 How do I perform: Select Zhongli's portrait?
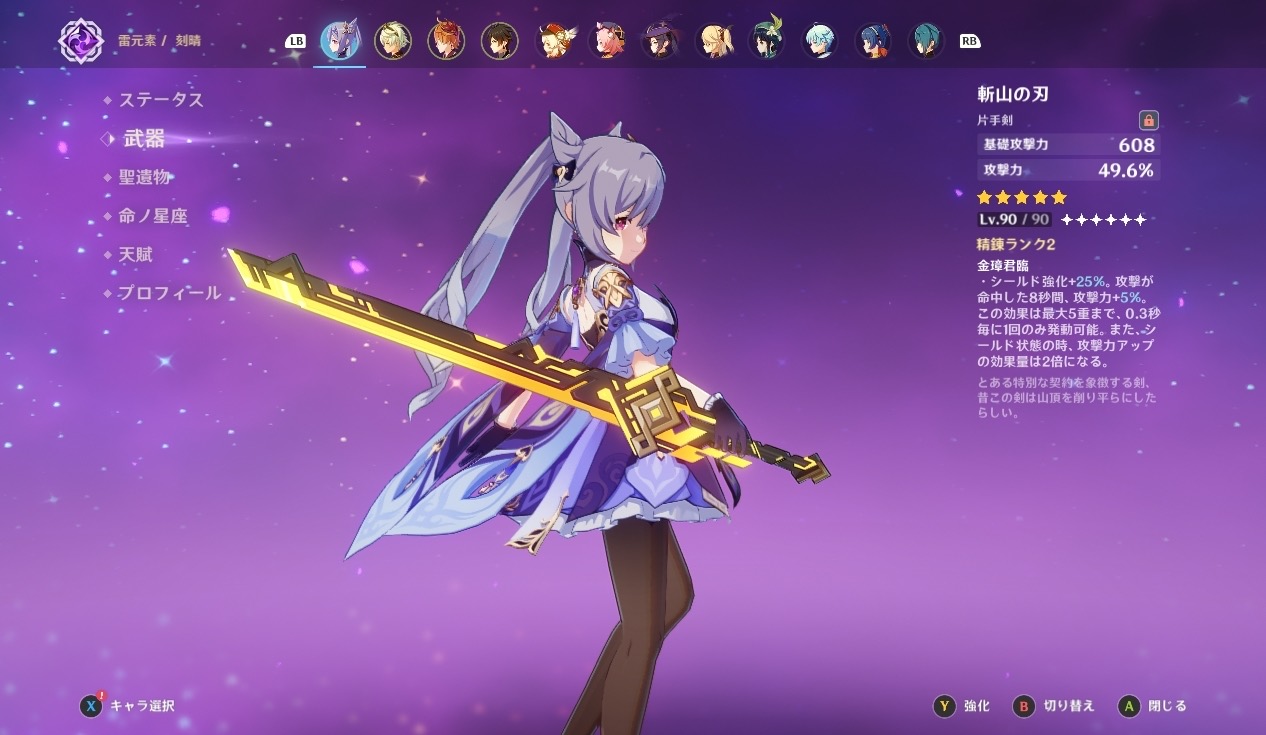coord(499,41)
